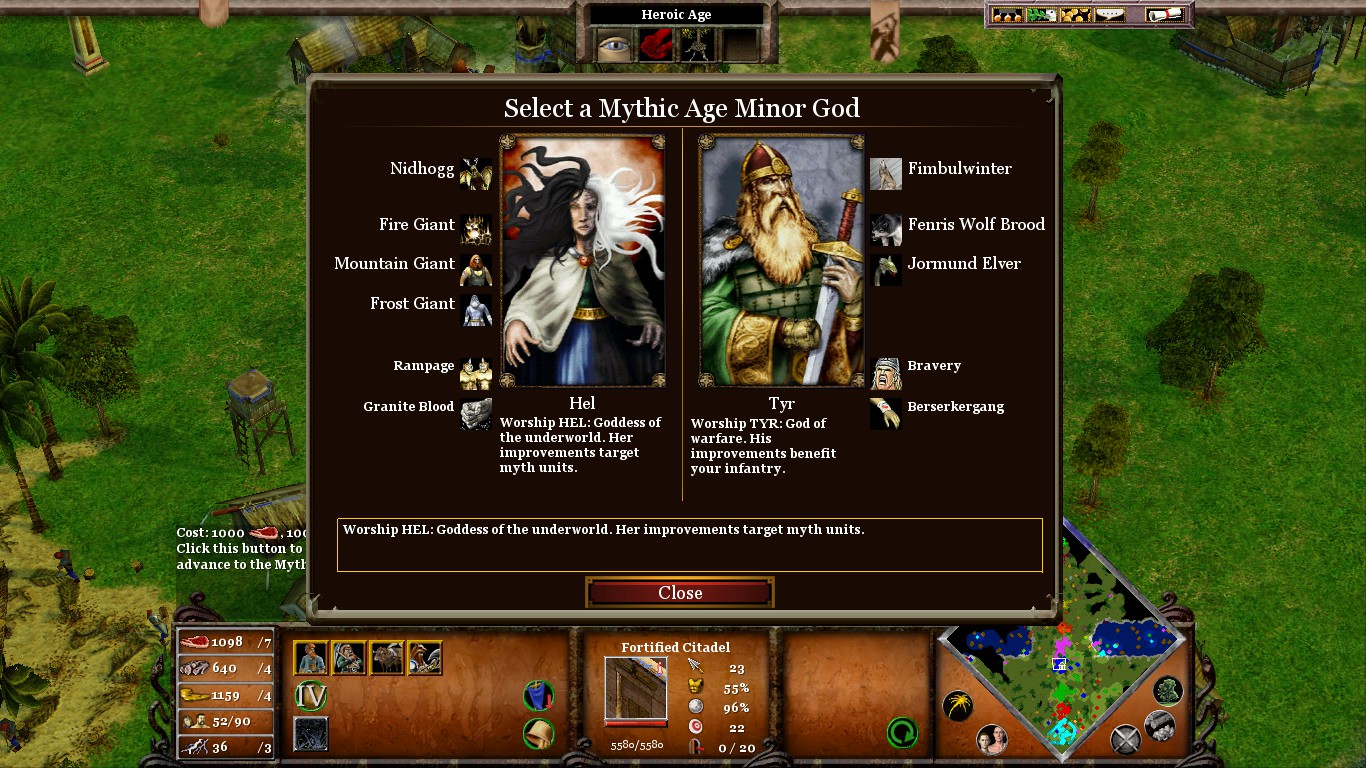View the Fenris Wolf Brood icon
Image resolution: width=1366 pixels, height=768 pixels.
click(x=886, y=229)
